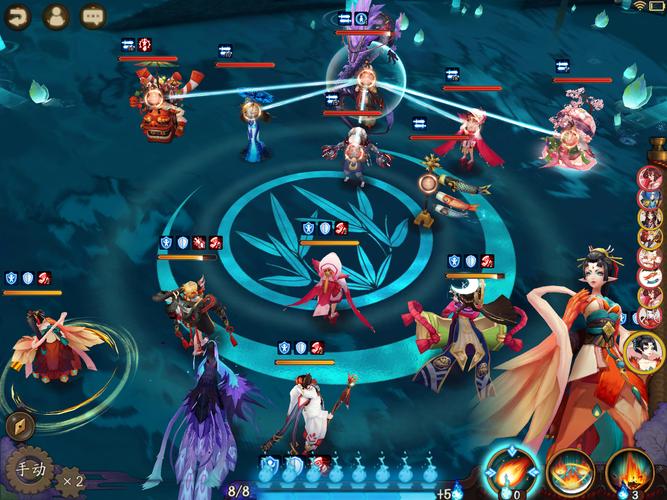Cast the bonfire skill costing 3 orbs
The width and height of the screenshot is (667, 500).
click(630, 469)
